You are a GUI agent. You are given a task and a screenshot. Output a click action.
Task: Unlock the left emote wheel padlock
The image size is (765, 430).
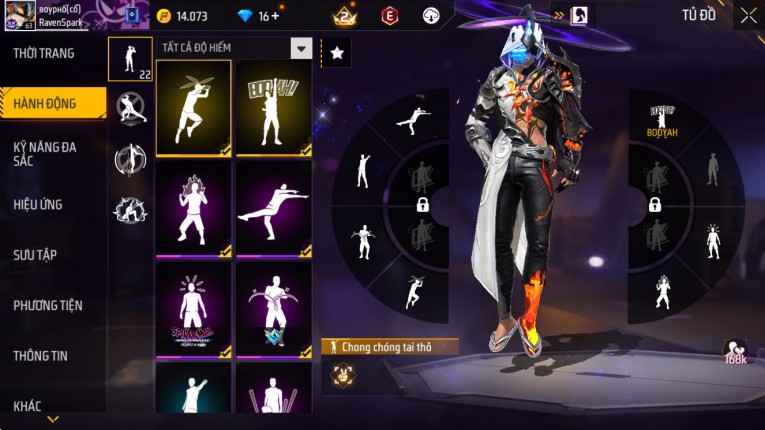click(422, 205)
